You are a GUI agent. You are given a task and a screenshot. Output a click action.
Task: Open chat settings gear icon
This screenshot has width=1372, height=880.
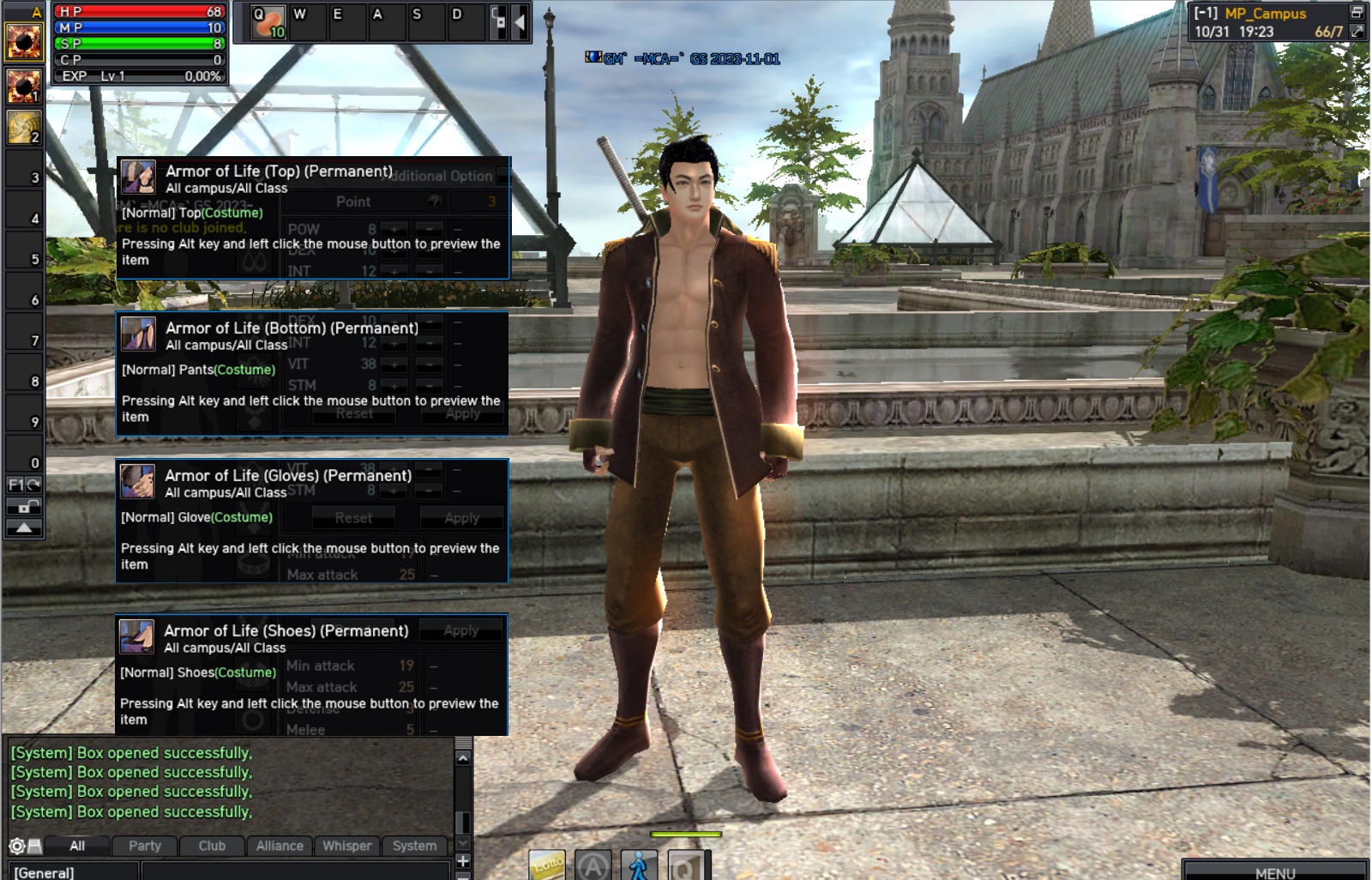tap(16, 846)
